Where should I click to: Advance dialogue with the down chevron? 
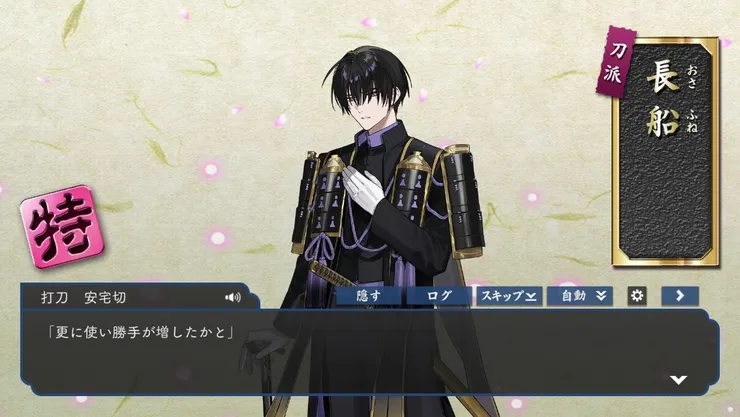679,380
